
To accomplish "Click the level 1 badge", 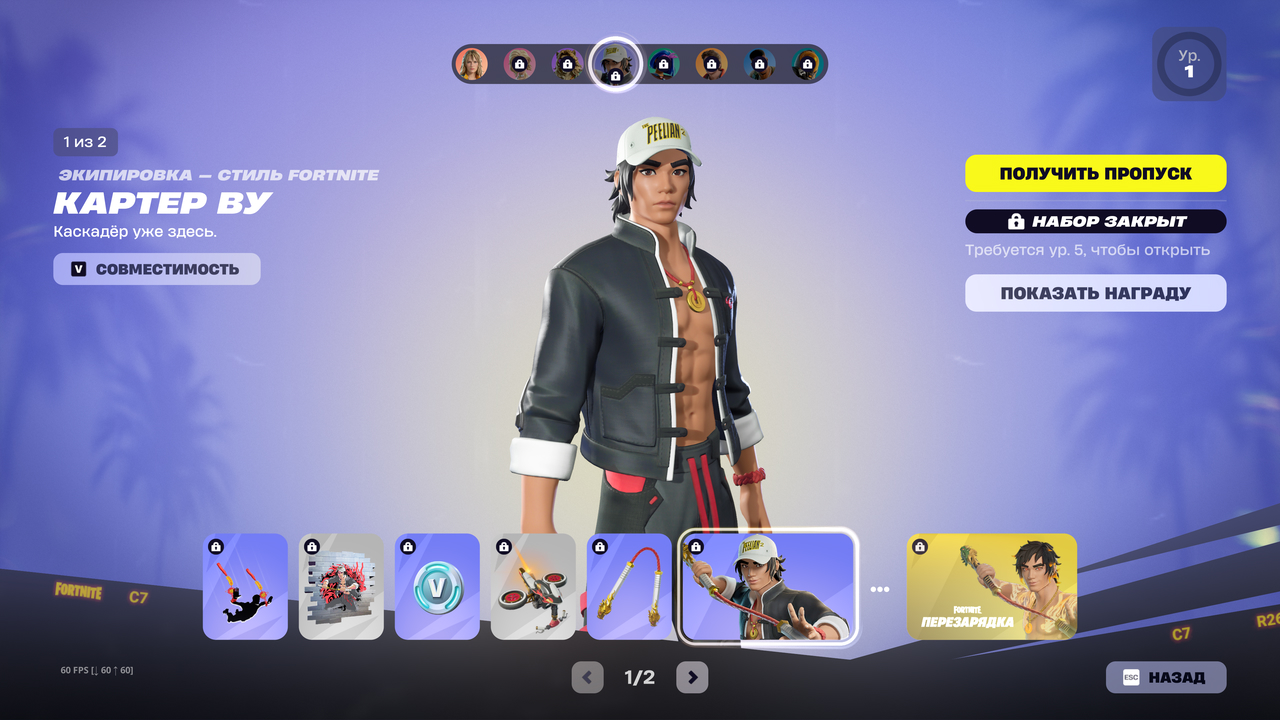I will (1189, 64).
